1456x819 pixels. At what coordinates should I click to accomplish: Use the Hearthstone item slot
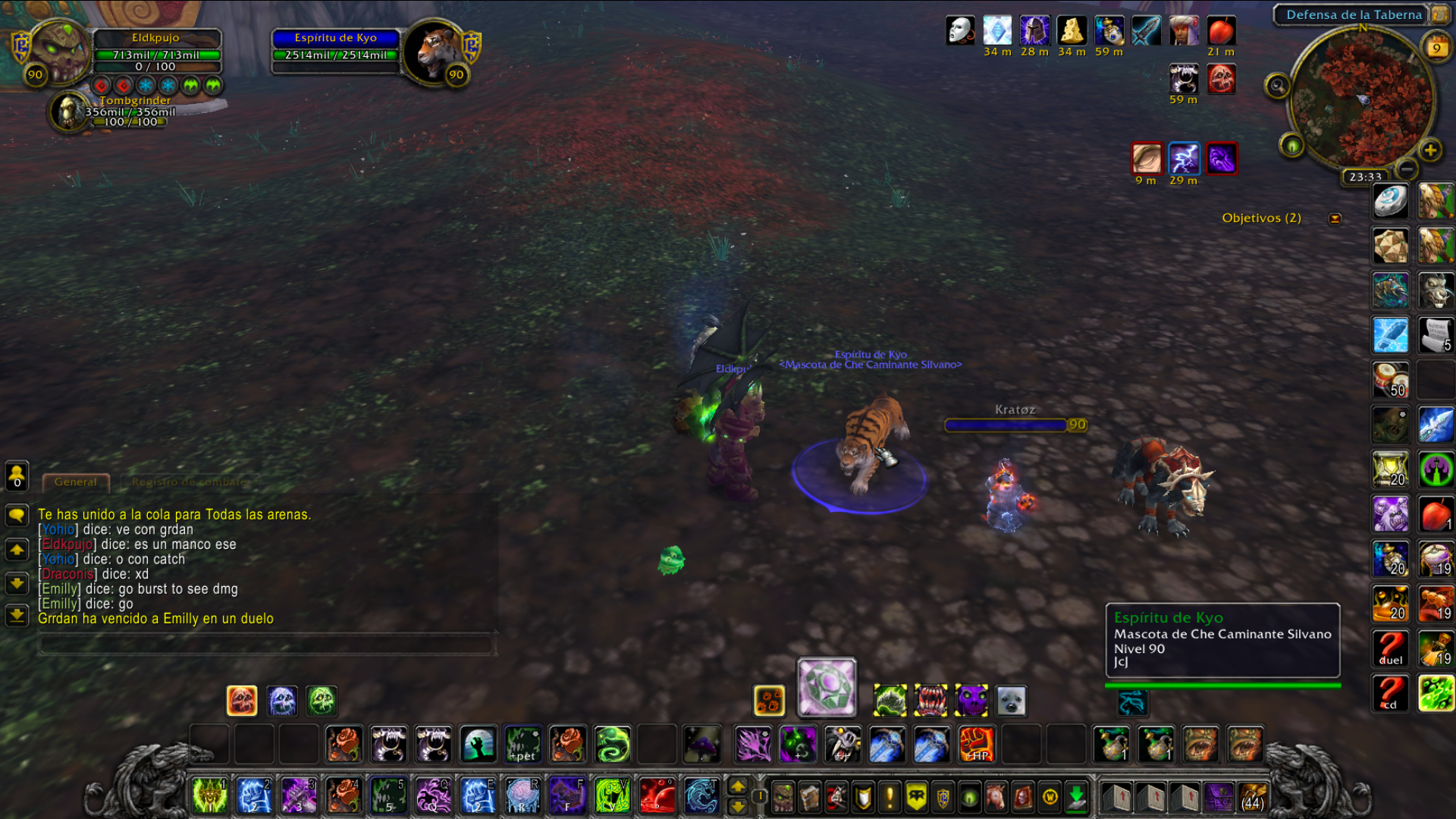click(x=1391, y=202)
